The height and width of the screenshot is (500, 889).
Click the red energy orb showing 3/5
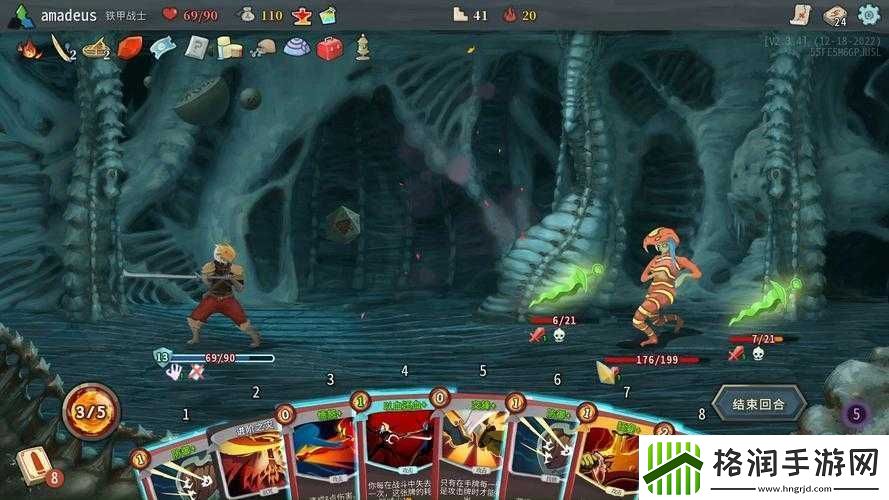pyautogui.click(x=92, y=410)
